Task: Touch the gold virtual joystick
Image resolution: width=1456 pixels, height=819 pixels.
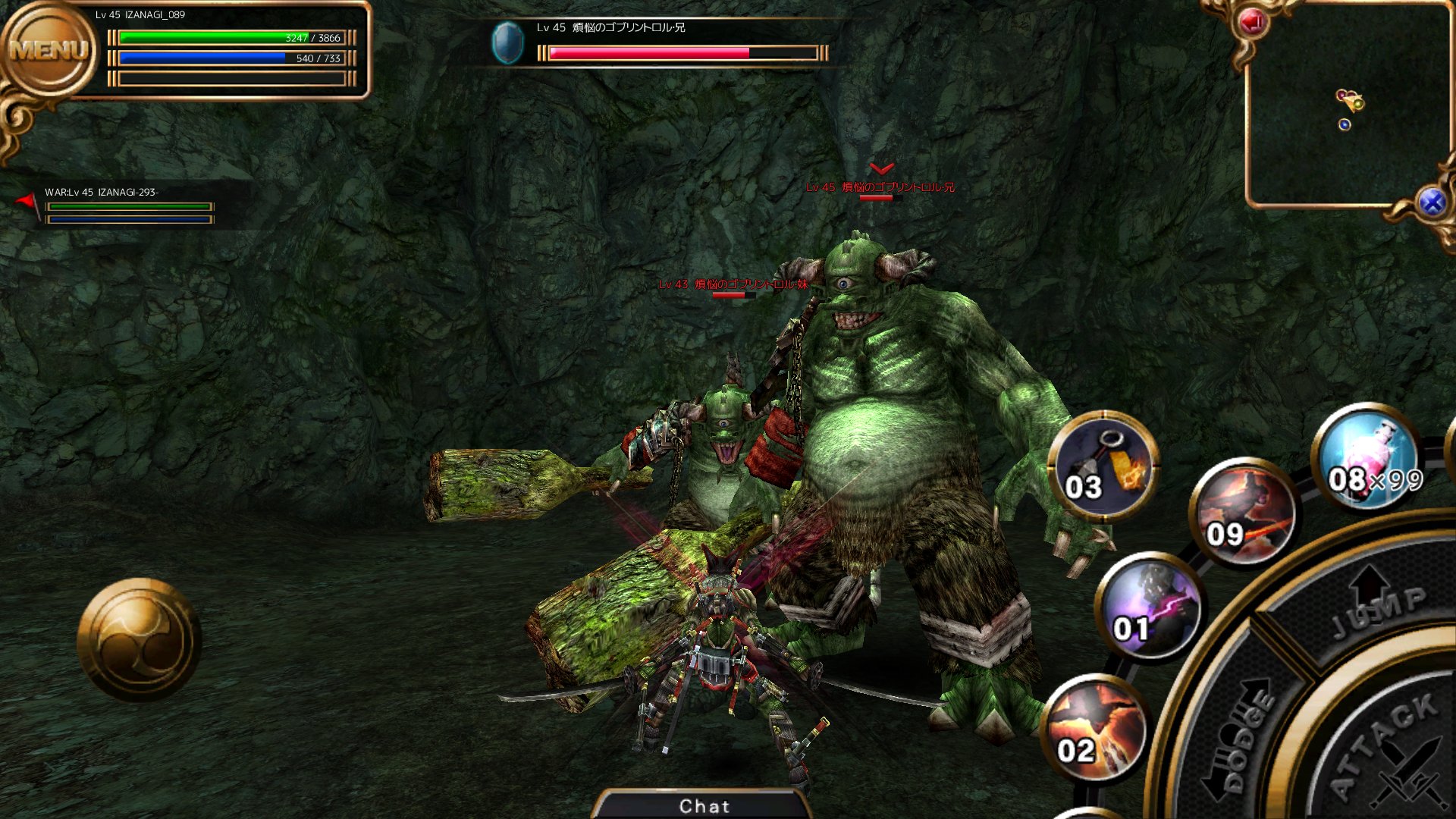Action: pos(139,639)
